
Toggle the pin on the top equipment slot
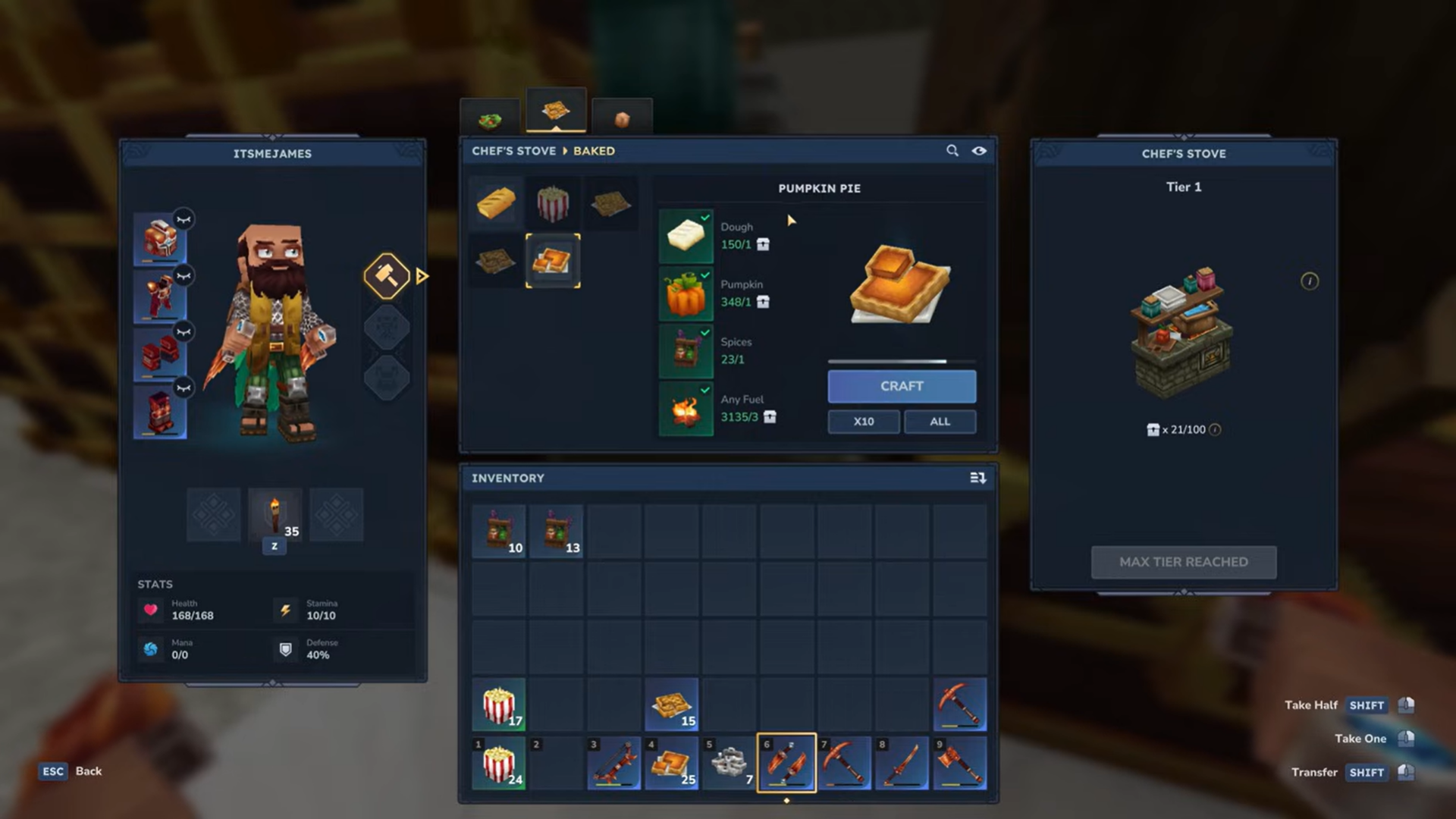coord(183,219)
